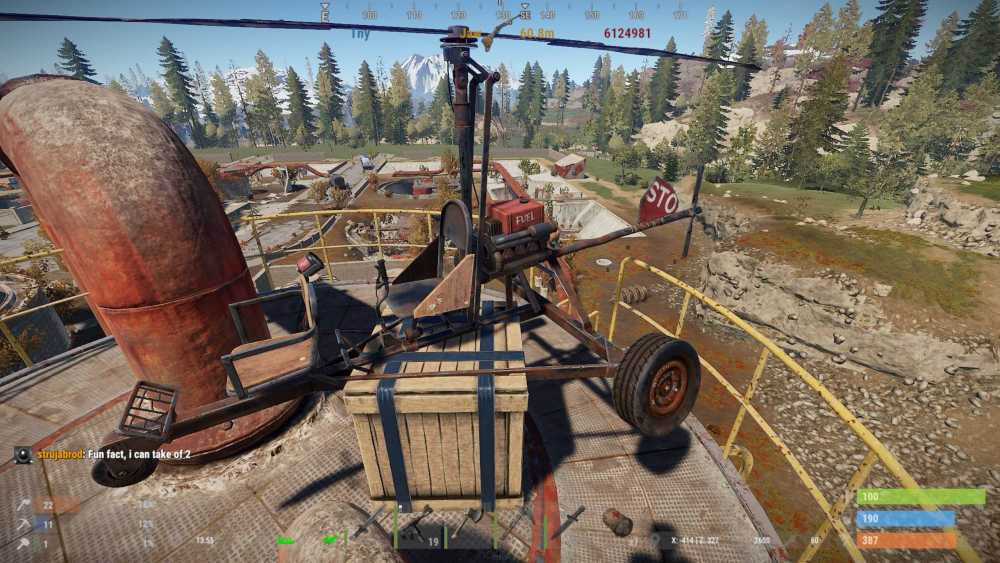Click strujabrod's chat message
Screen dimensions: 1000x563
click(x=139, y=455)
